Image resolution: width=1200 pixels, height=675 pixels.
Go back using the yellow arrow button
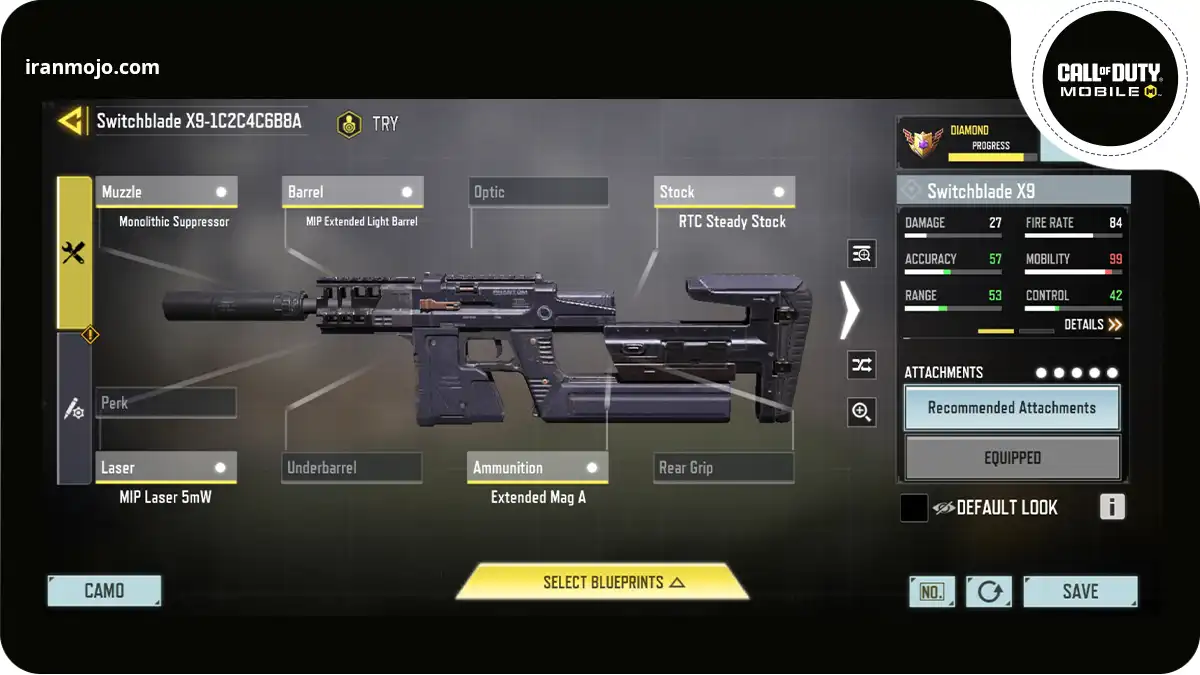click(x=70, y=122)
